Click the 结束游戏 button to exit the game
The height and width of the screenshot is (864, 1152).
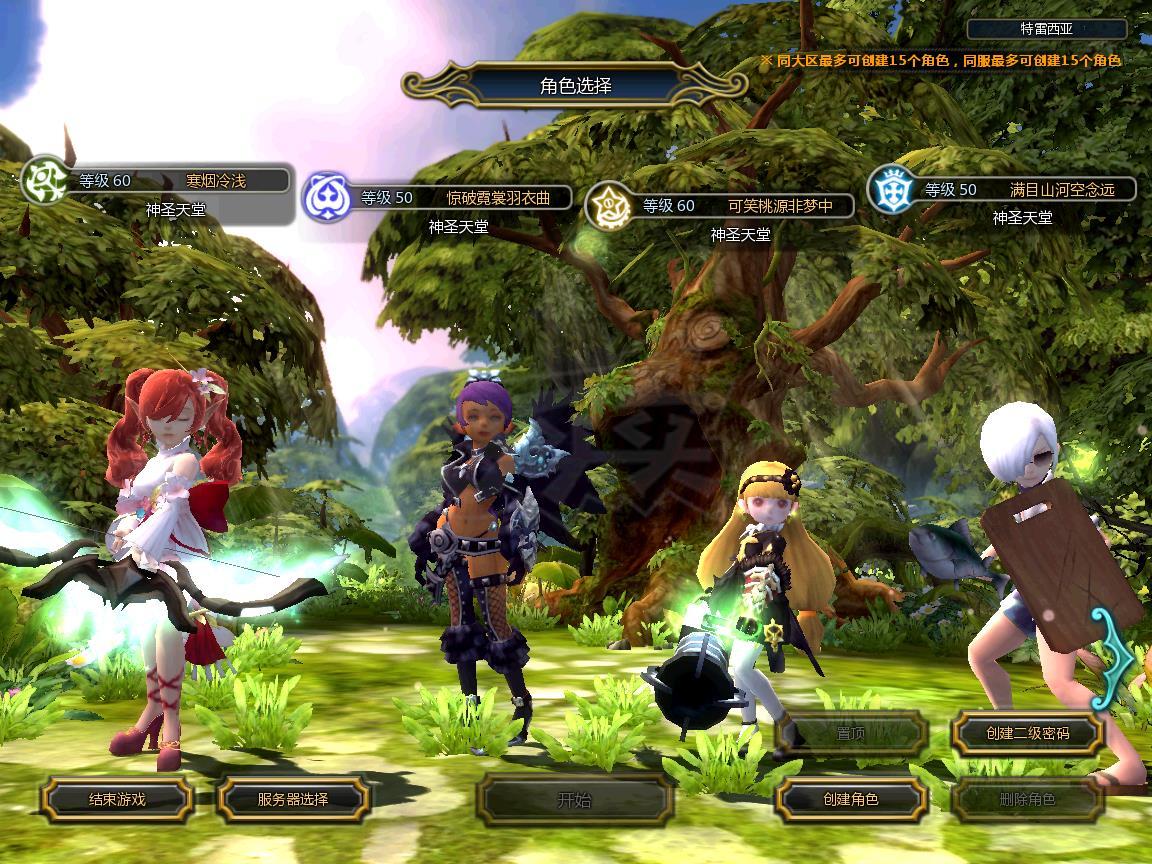pos(117,799)
